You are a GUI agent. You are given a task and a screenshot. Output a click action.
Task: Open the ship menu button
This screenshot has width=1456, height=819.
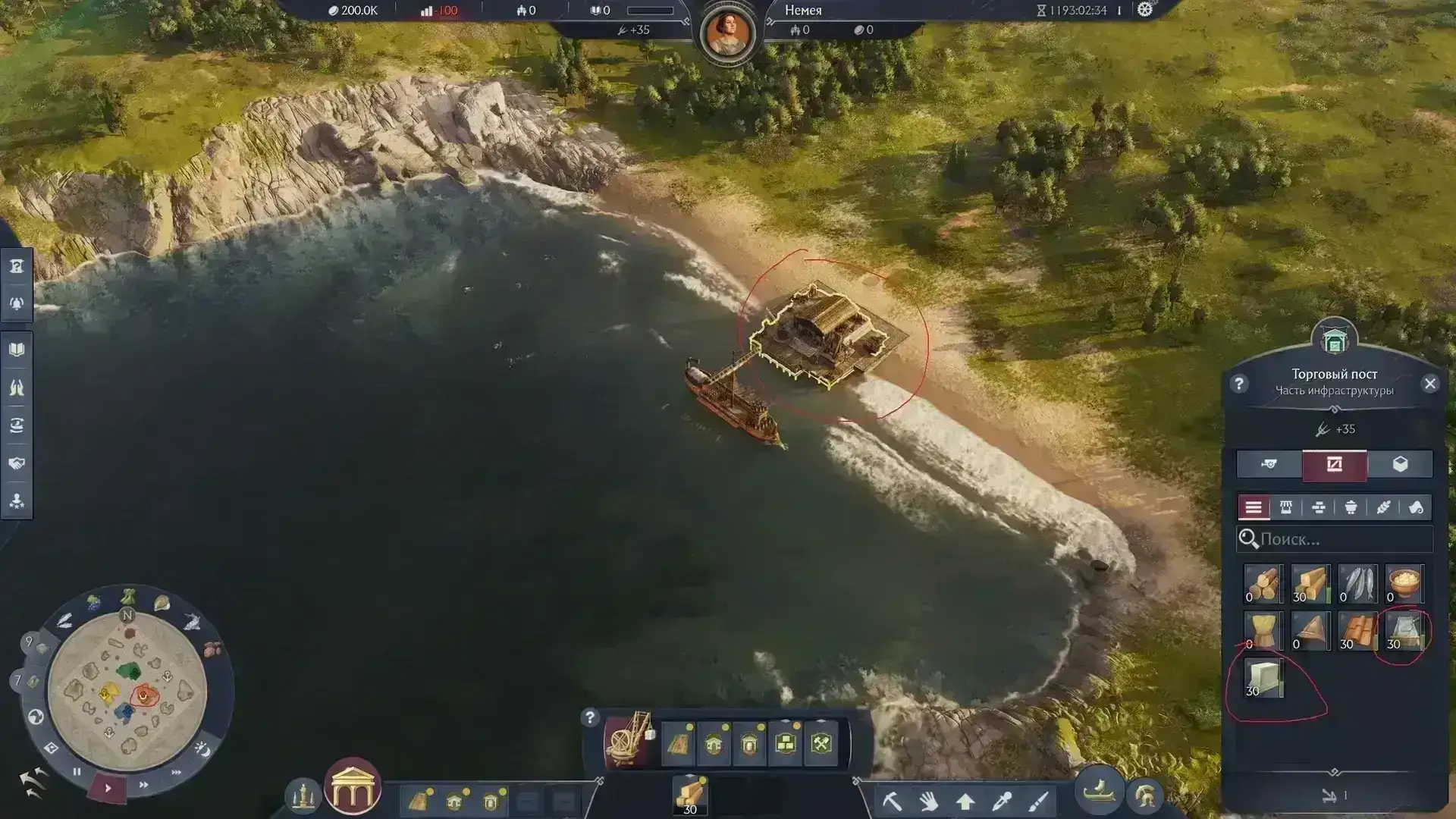[x=1098, y=792]
